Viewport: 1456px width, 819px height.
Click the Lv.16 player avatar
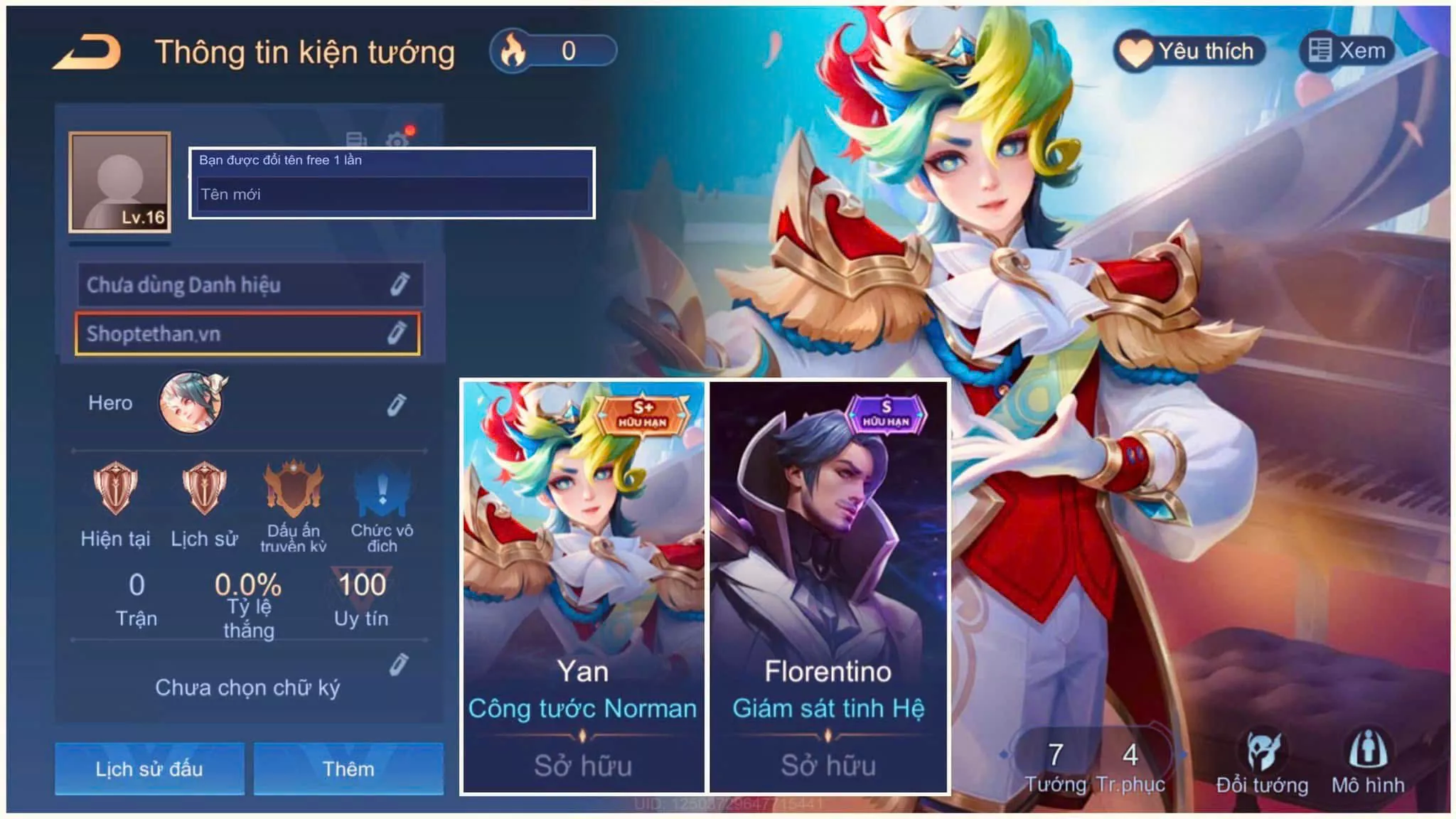[x=119, y=182]
